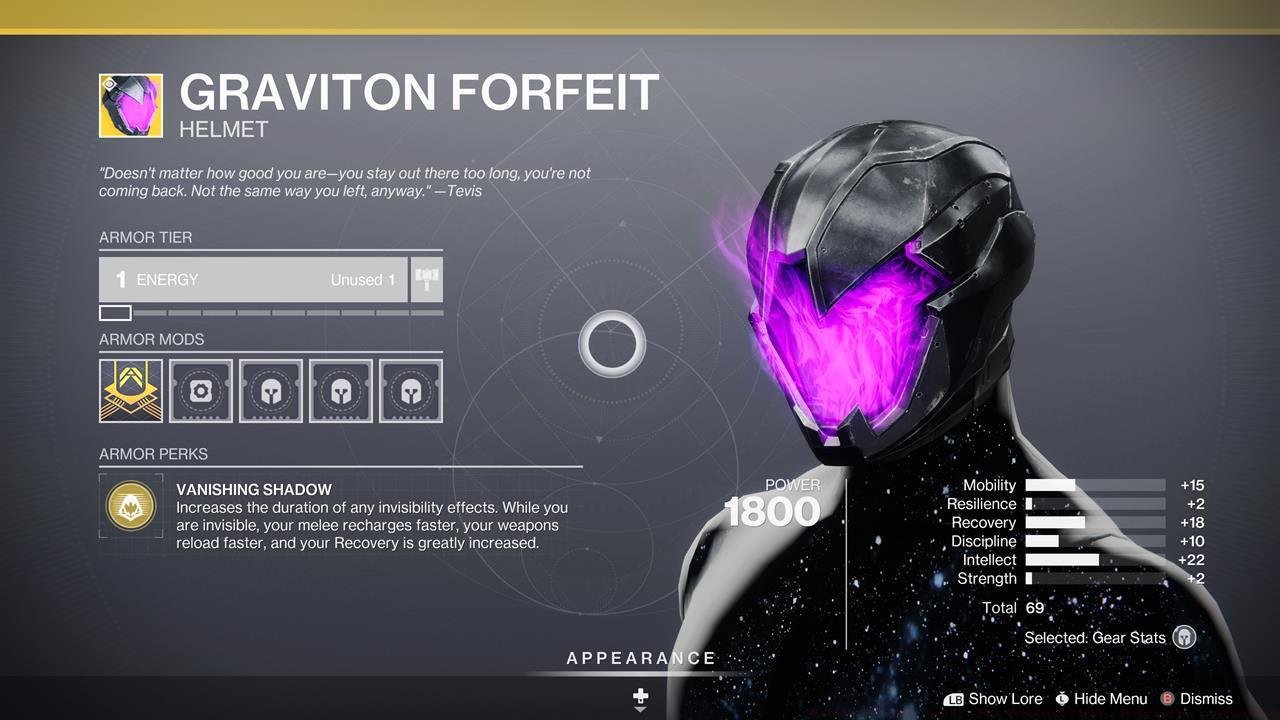This screenshot has width=1280, height=720.
Task: Click the first empty helmet mod socket
Action: click(271, 390)
